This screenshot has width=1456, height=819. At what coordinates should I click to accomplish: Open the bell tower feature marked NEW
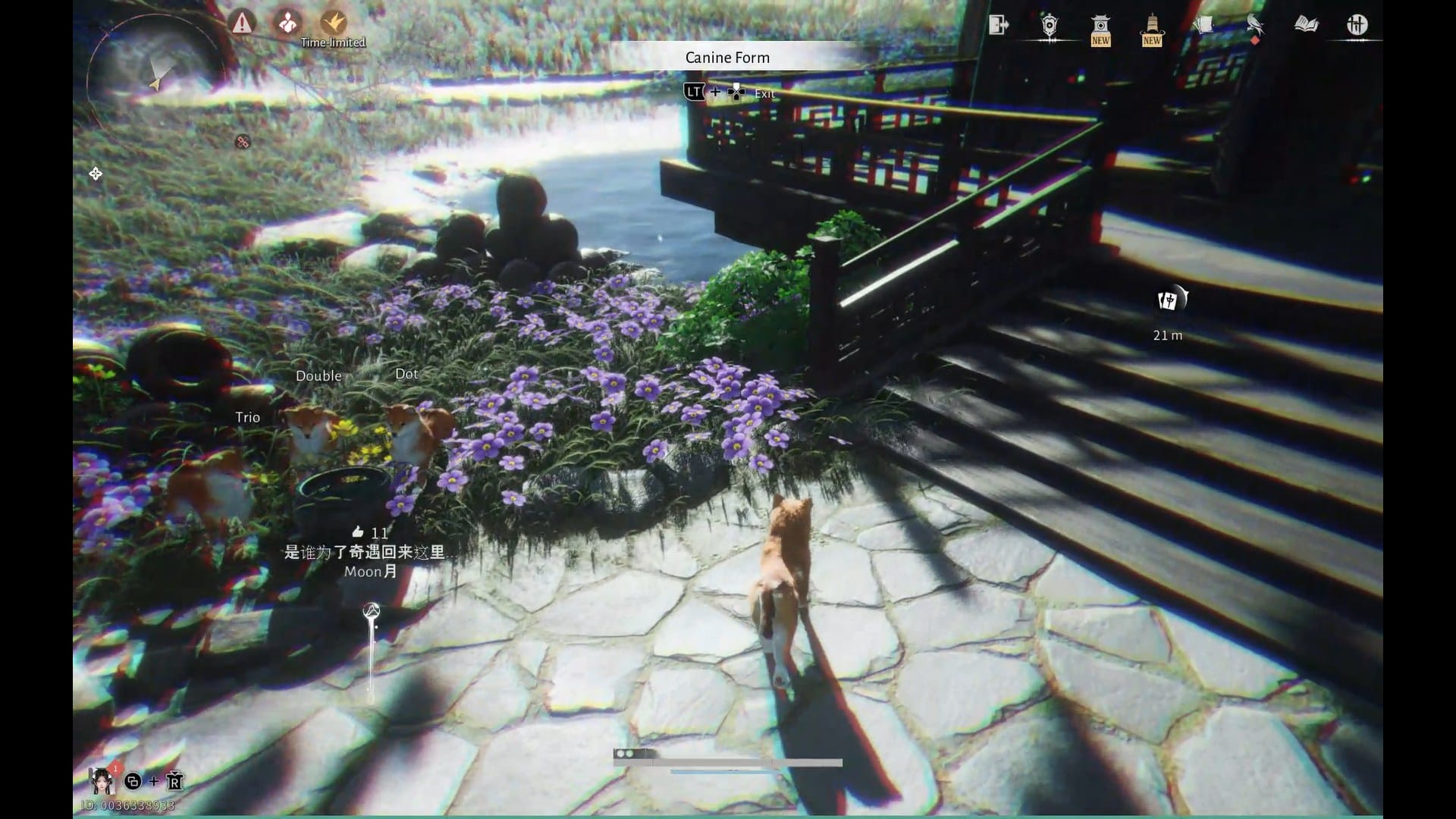click(1151, 24)
